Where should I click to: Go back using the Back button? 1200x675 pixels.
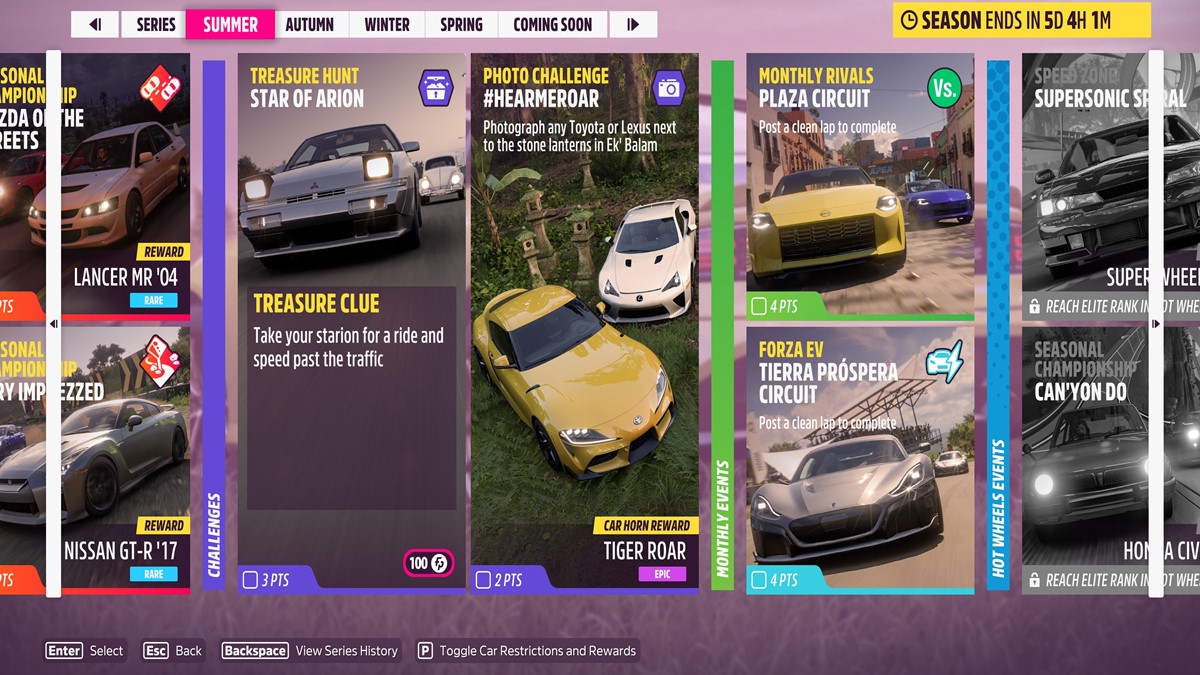click(172, 651)
